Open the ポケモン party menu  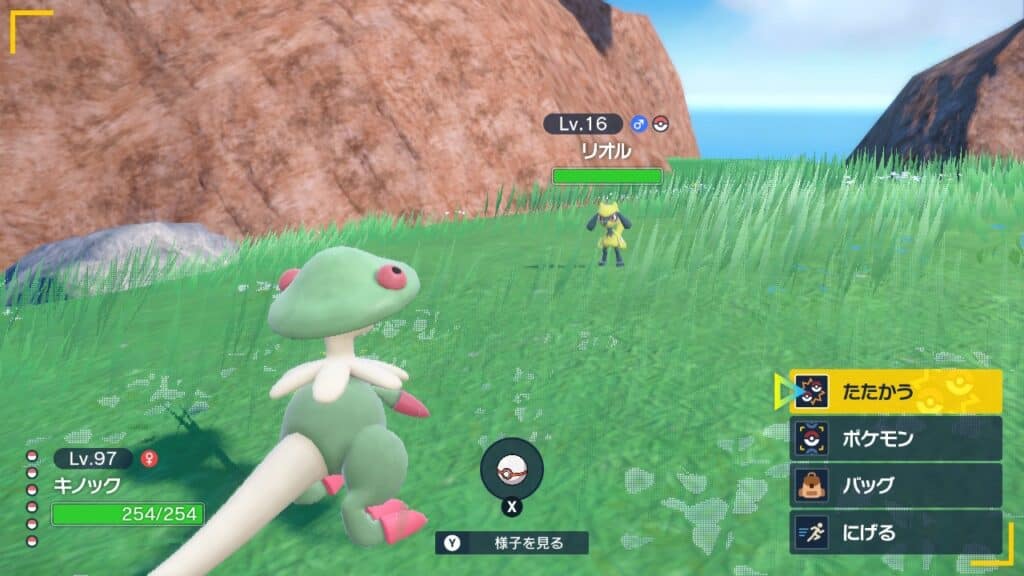click(x=895, y=438)
